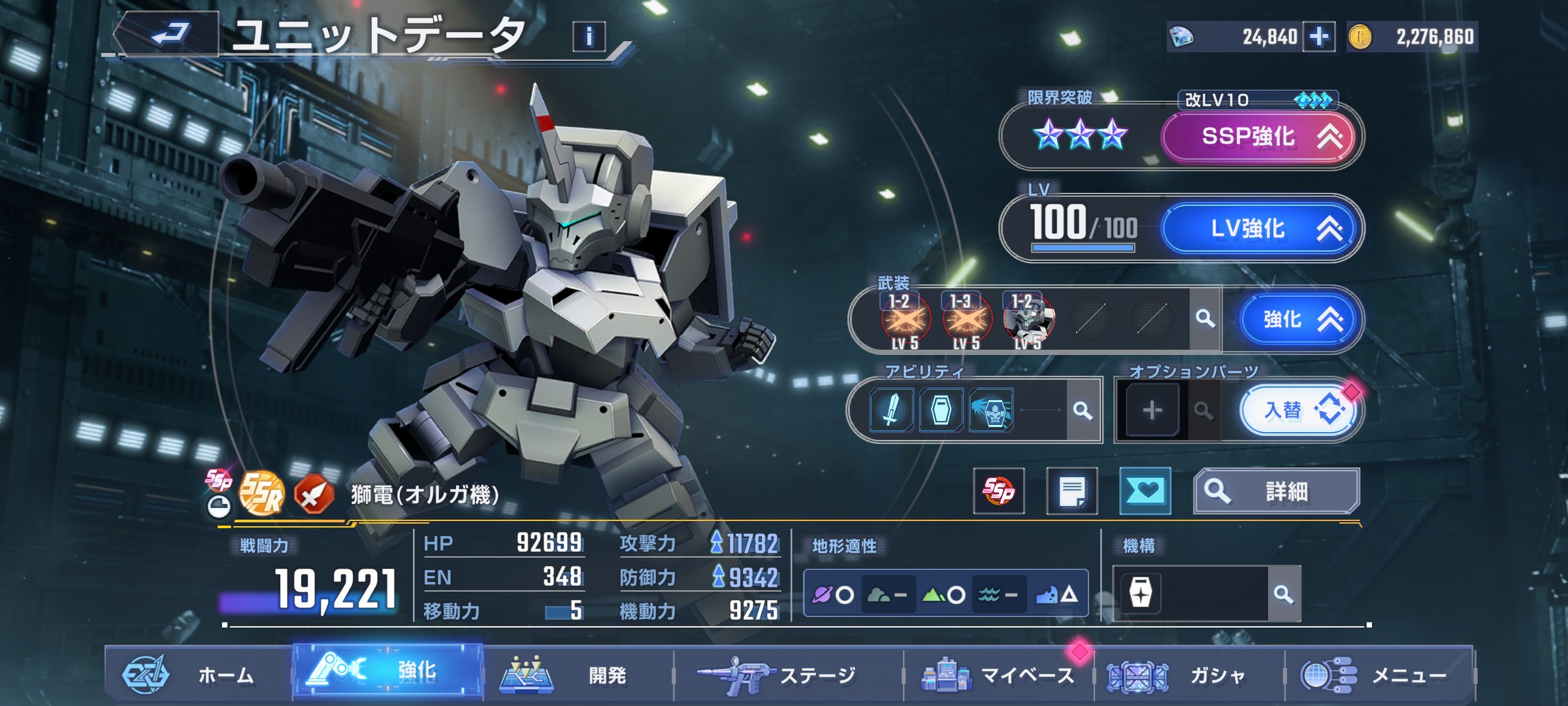The height and width of the screenshot is (706, 1568).
Task: Select the robot portrait weapon slot
Action: click(x=1028, y=320)
